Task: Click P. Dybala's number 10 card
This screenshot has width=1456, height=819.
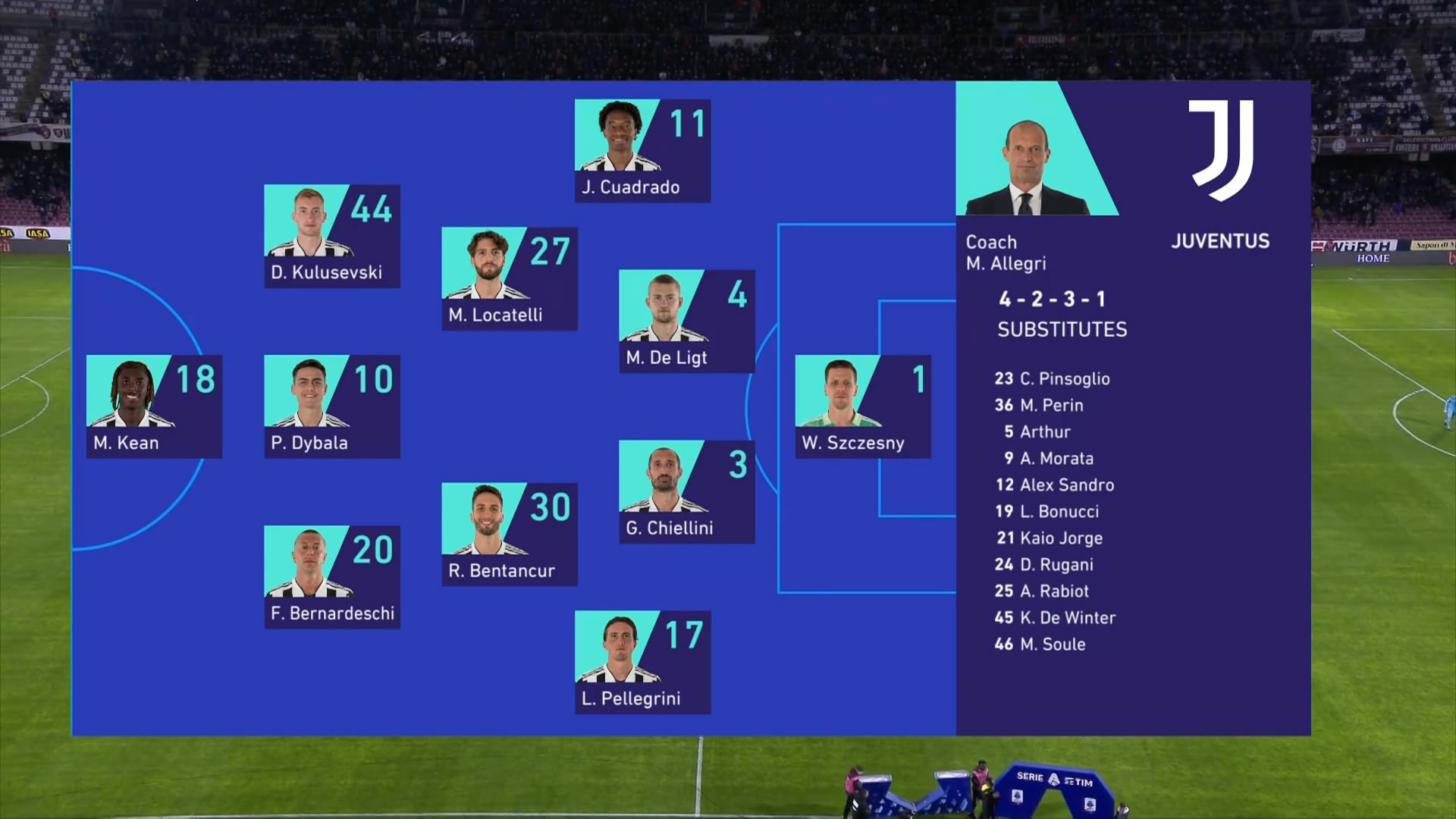Action: click(331, 406)
